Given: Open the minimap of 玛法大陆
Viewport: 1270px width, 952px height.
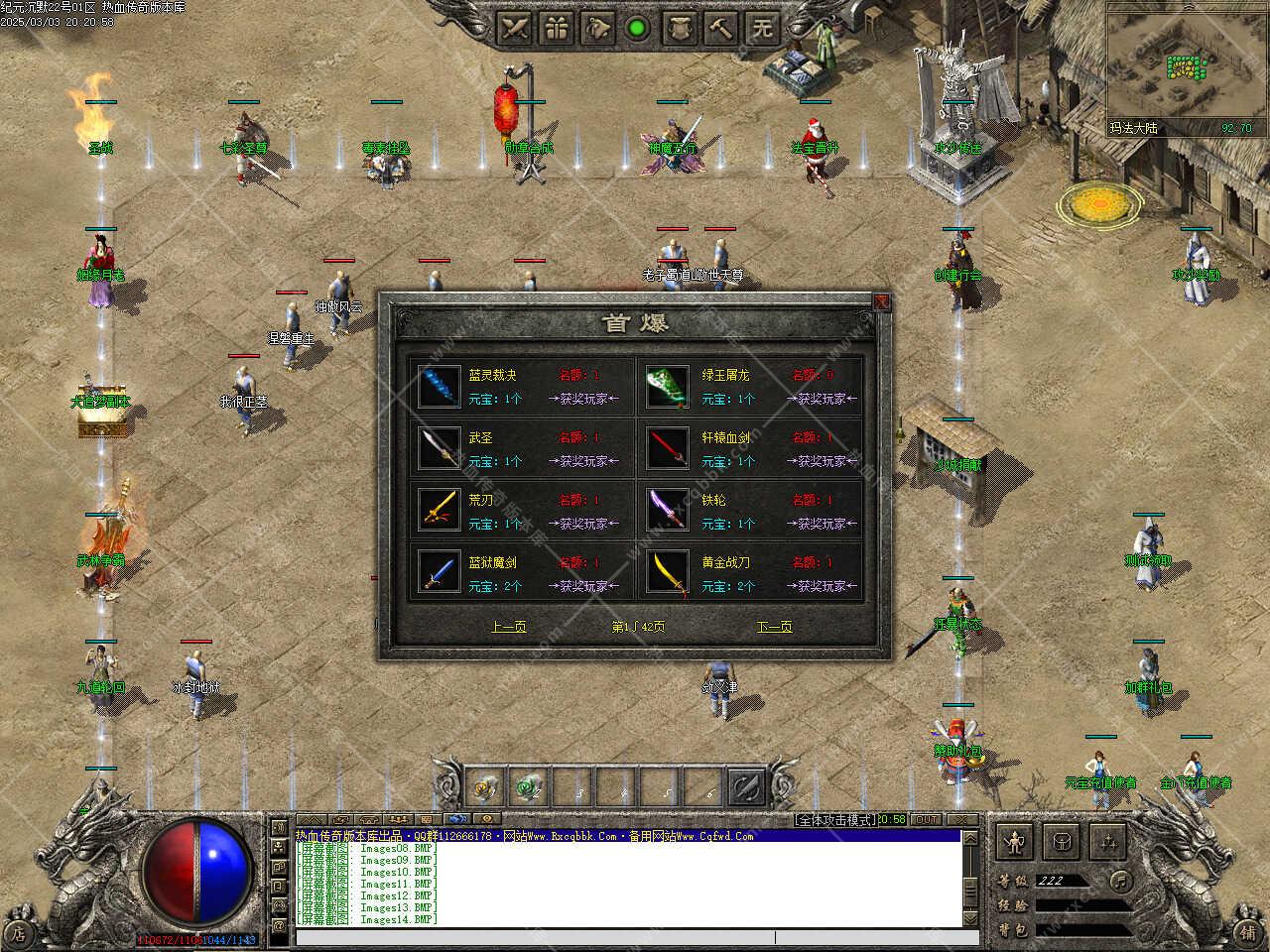Looking at the screenshot, I should point(1181,67).
